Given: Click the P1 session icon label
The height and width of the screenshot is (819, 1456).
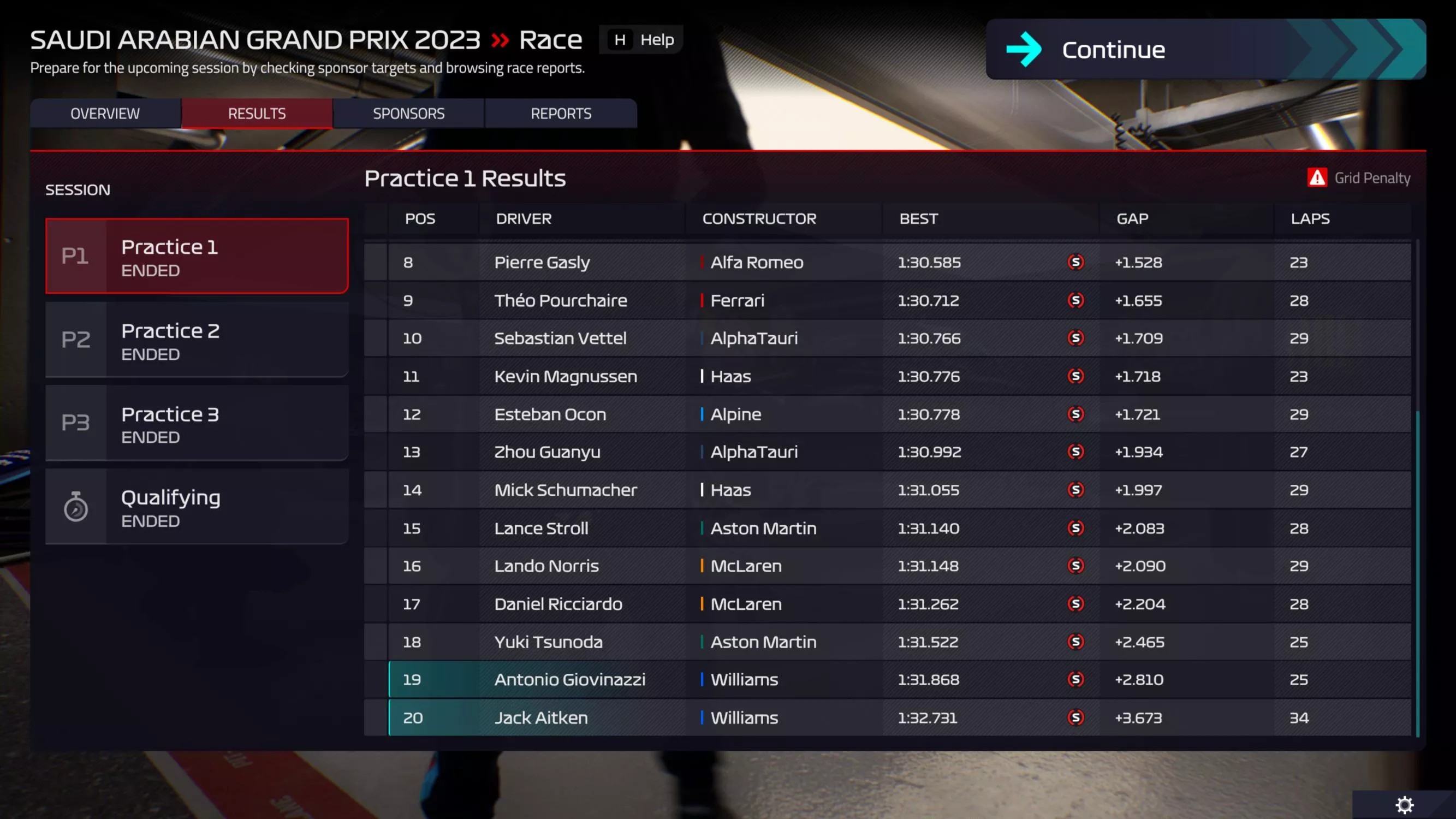Looking at the screenshot, I should coord(76,256).
